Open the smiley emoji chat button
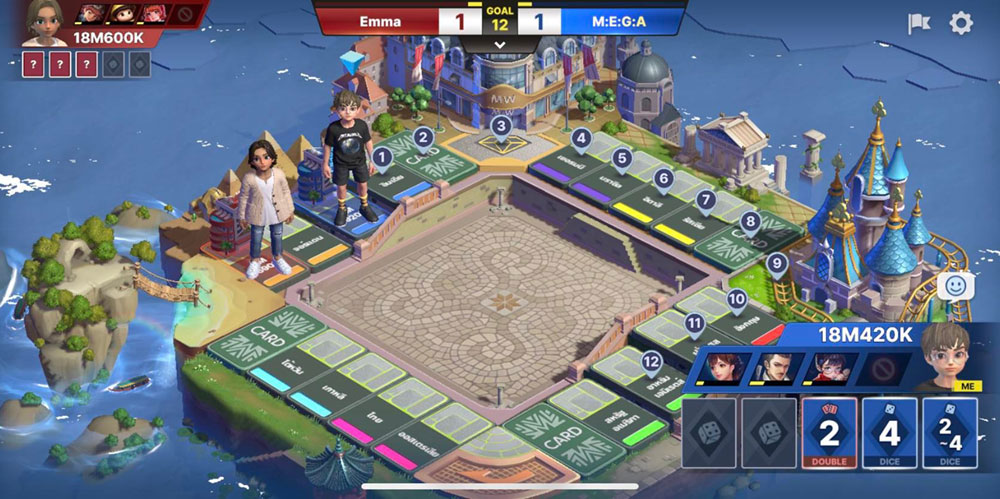 click(x=957, y=286)
